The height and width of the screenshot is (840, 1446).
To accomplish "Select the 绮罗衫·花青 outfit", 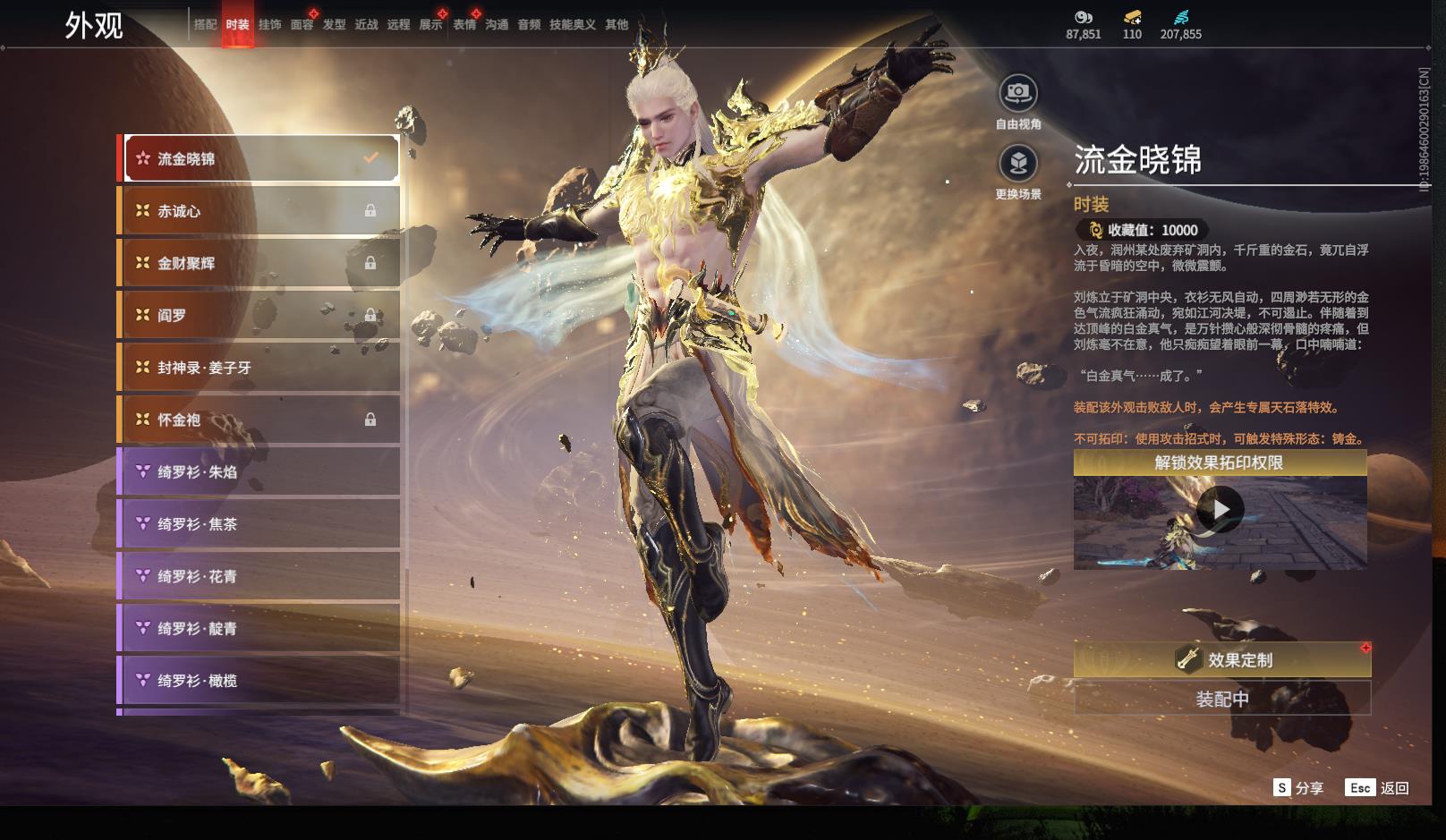I will pyautogui.click(x=259, y=576).
